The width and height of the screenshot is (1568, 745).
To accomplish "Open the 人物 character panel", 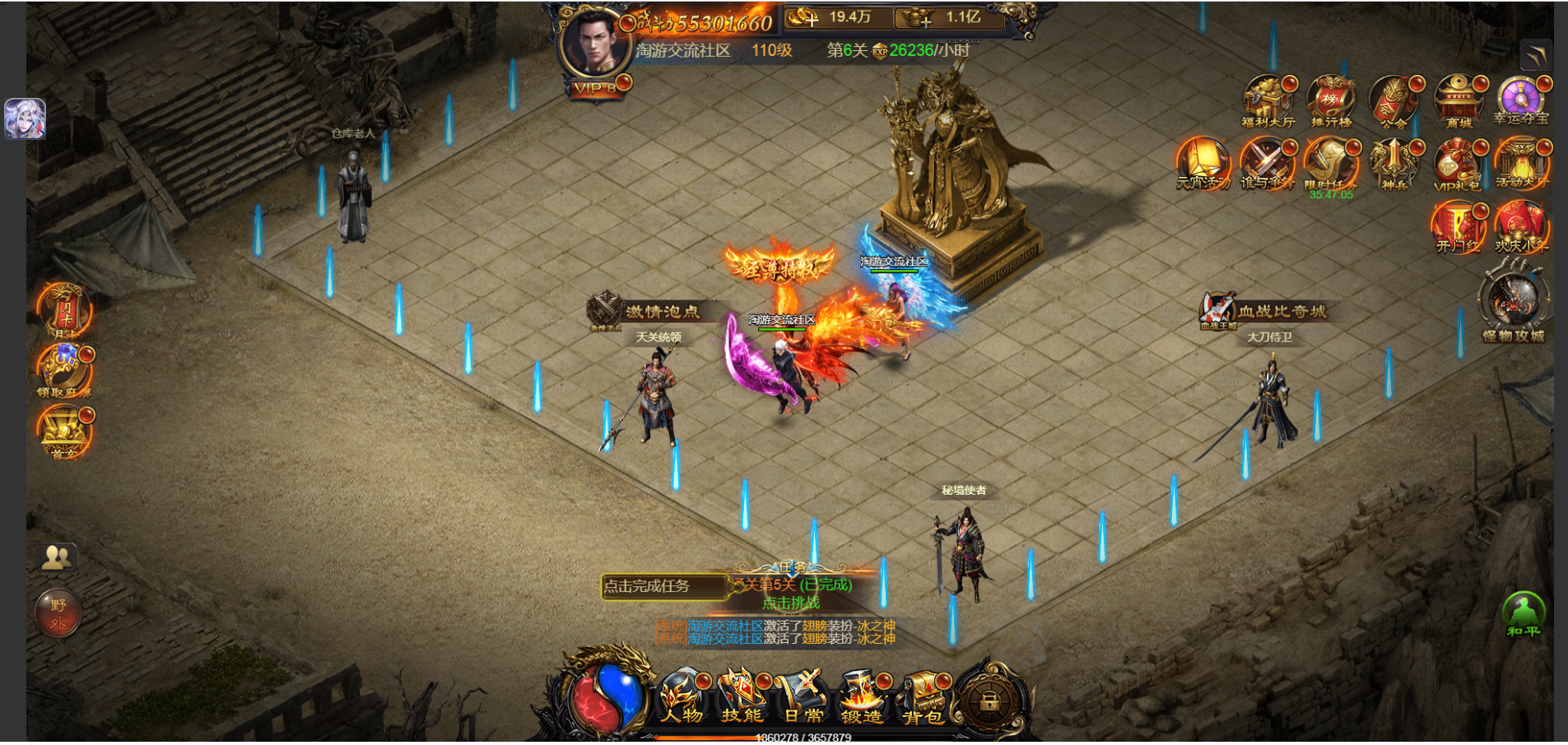I will [682, 697].
